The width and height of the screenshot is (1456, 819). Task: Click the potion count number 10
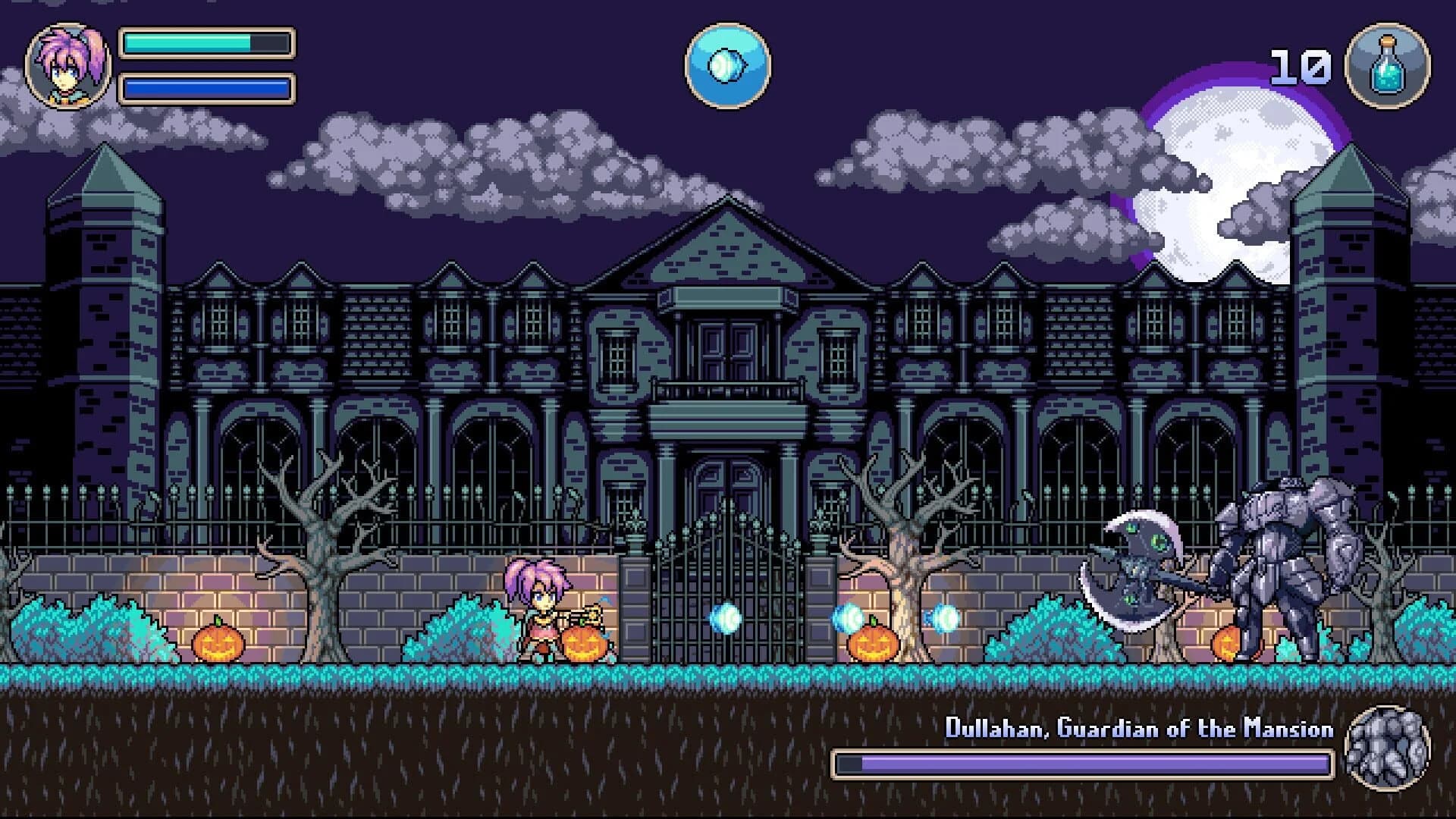point(1302,67)
